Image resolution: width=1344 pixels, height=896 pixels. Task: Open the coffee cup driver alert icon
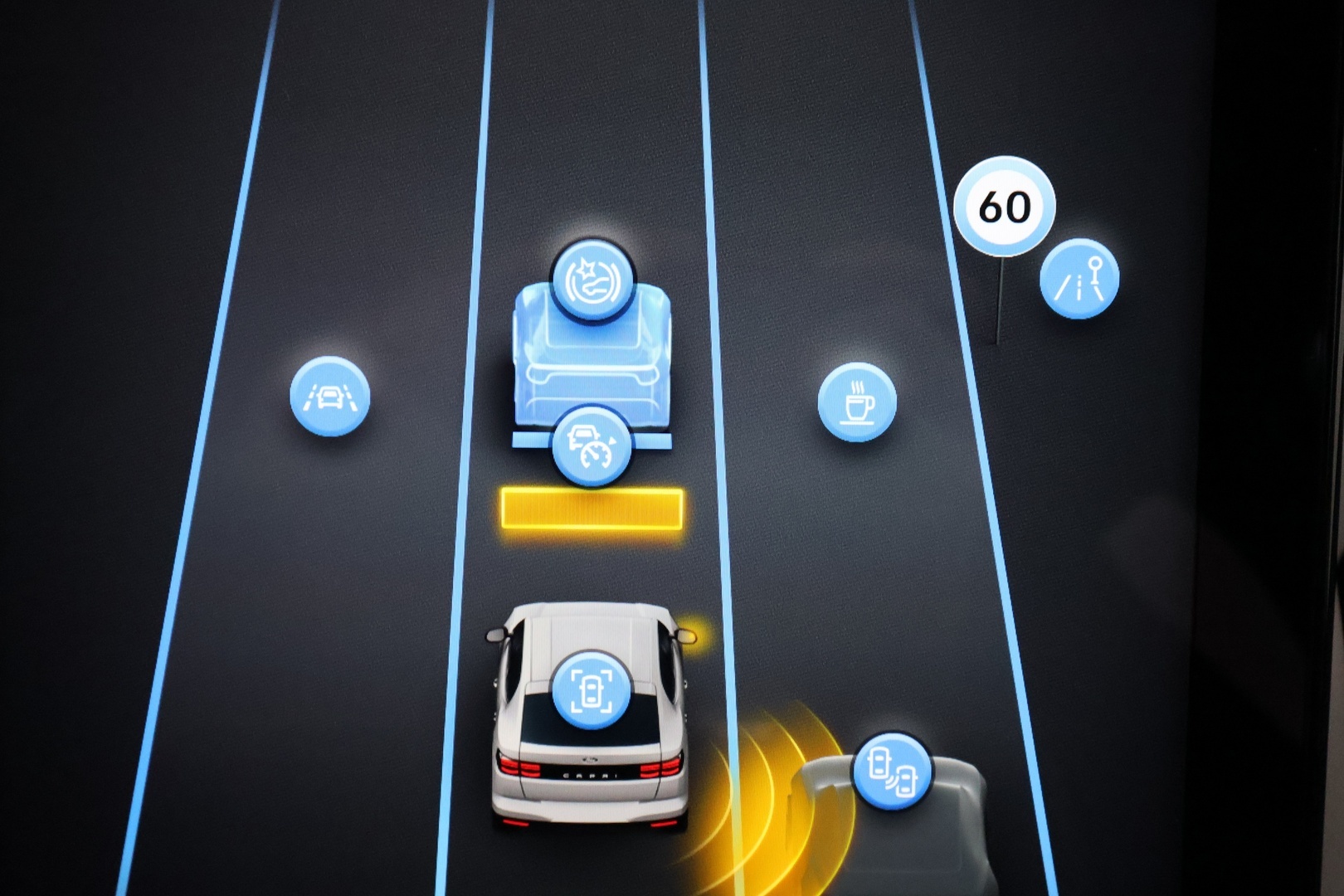857,402
